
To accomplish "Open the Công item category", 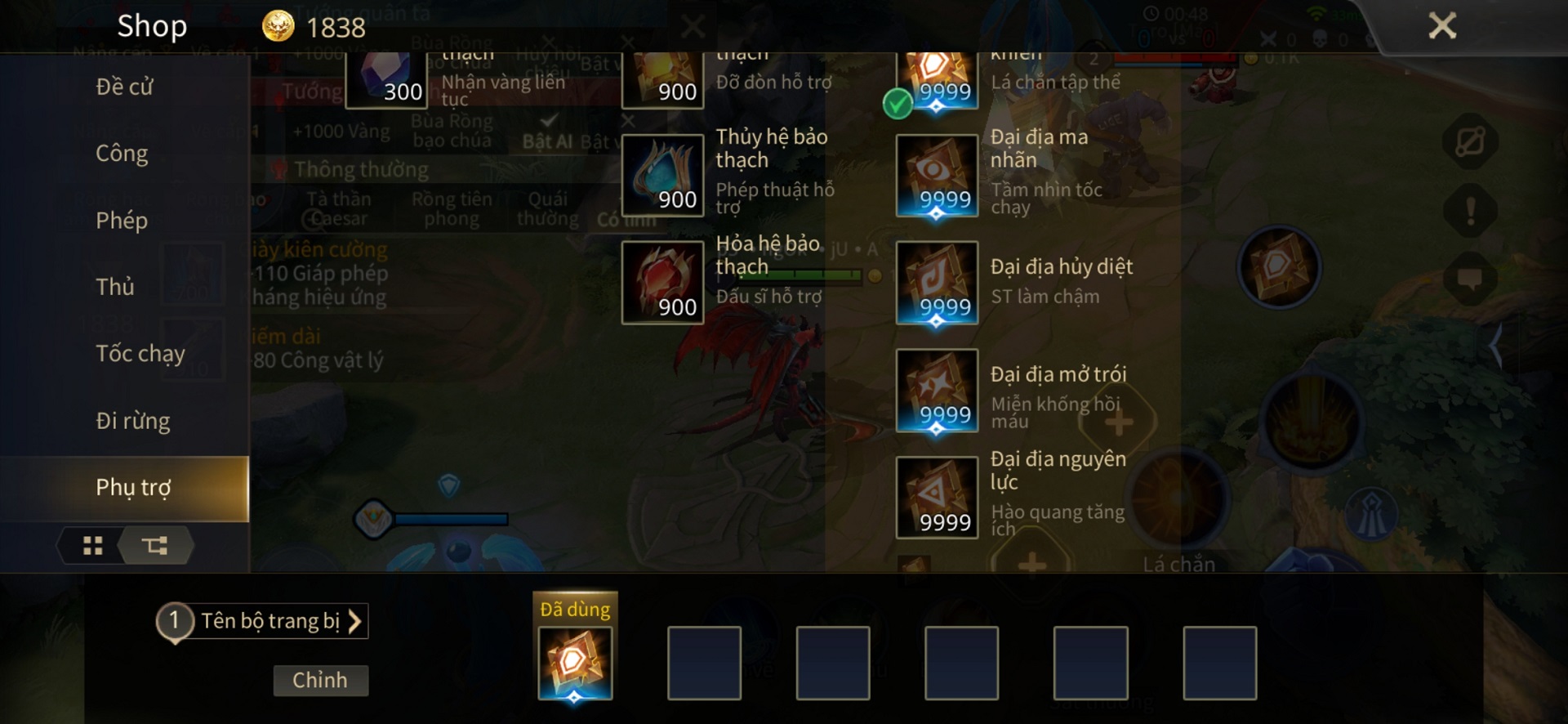I will 122,154.
